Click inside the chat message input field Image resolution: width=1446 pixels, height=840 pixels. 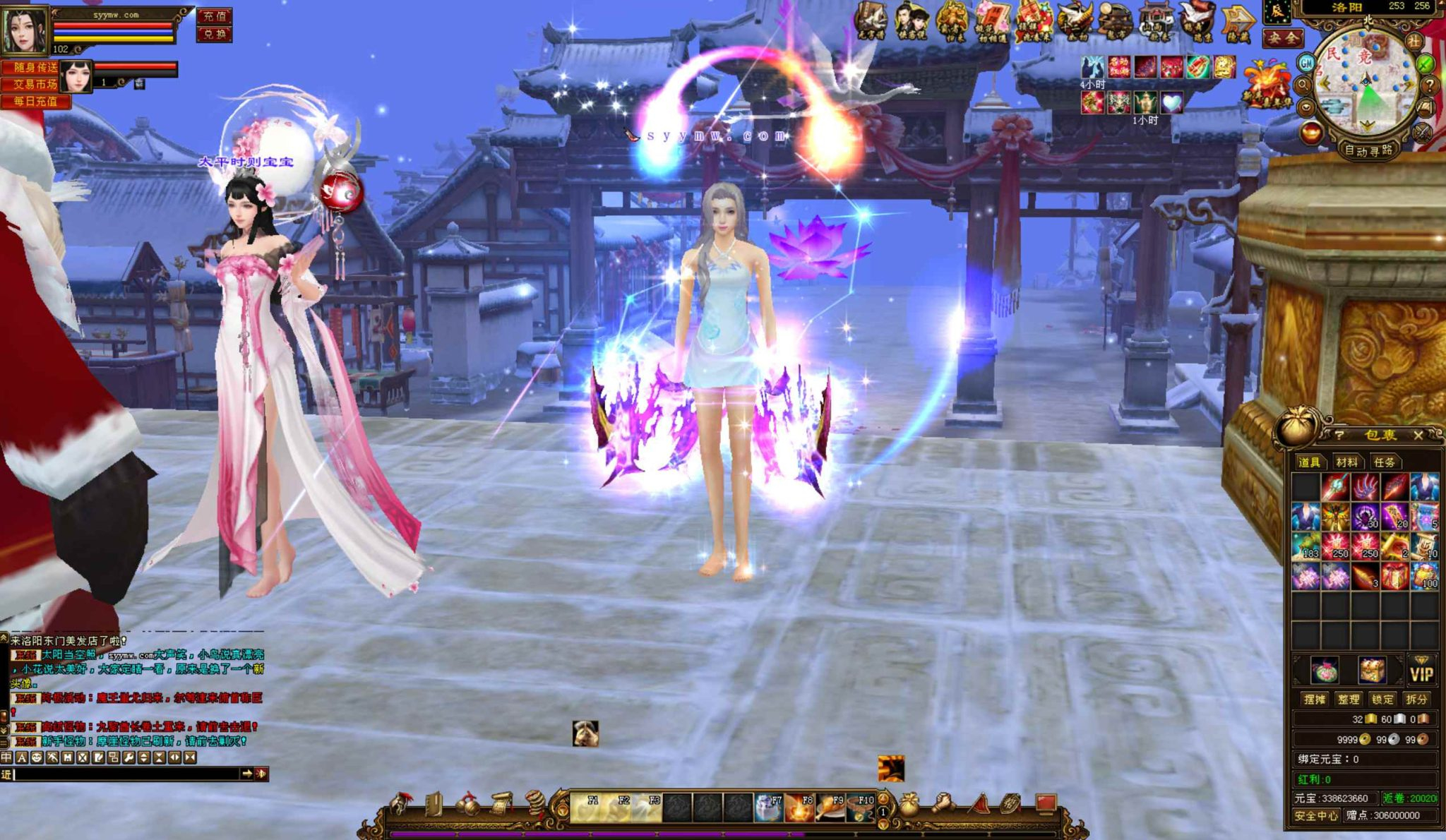pos(120,775)
